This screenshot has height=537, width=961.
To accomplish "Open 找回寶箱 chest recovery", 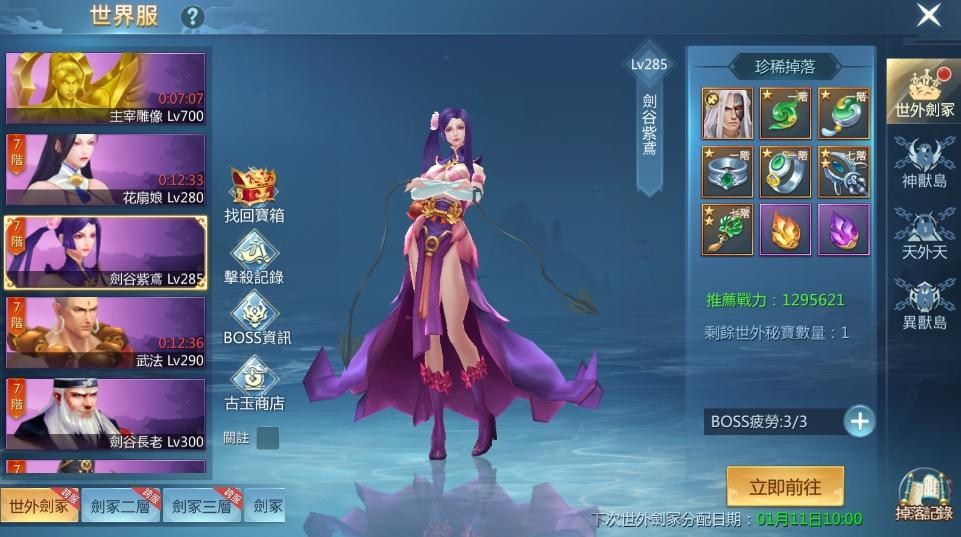I will 254,195.
